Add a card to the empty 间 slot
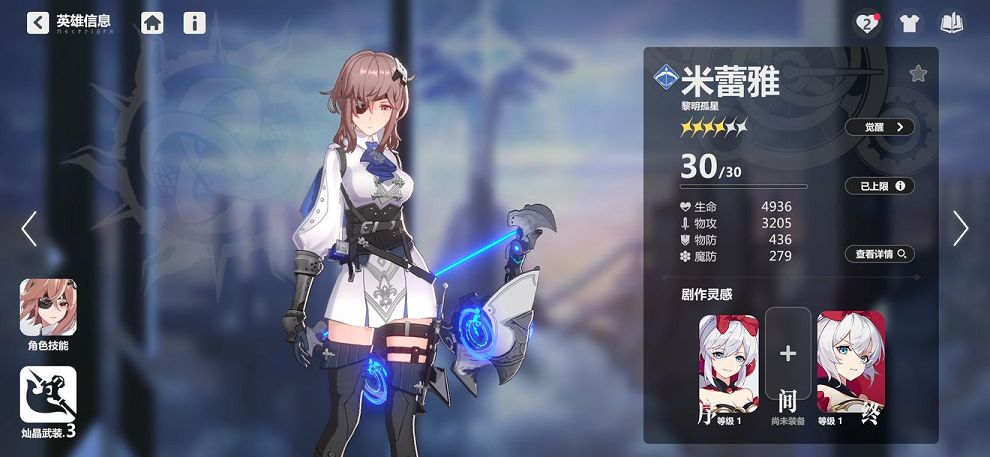 [788, 353]
